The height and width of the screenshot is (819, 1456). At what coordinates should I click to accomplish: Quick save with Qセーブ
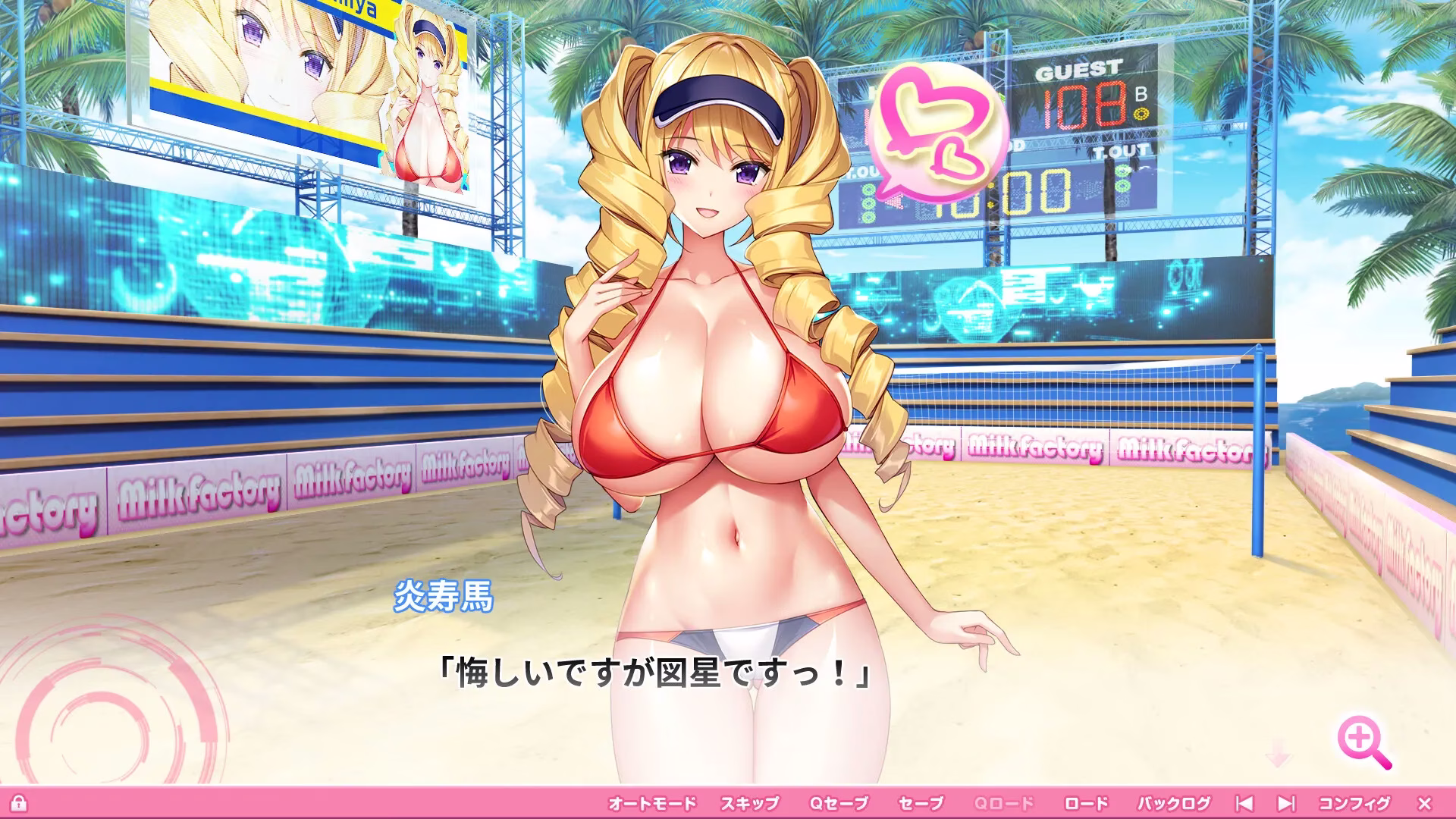pos(837,803)
